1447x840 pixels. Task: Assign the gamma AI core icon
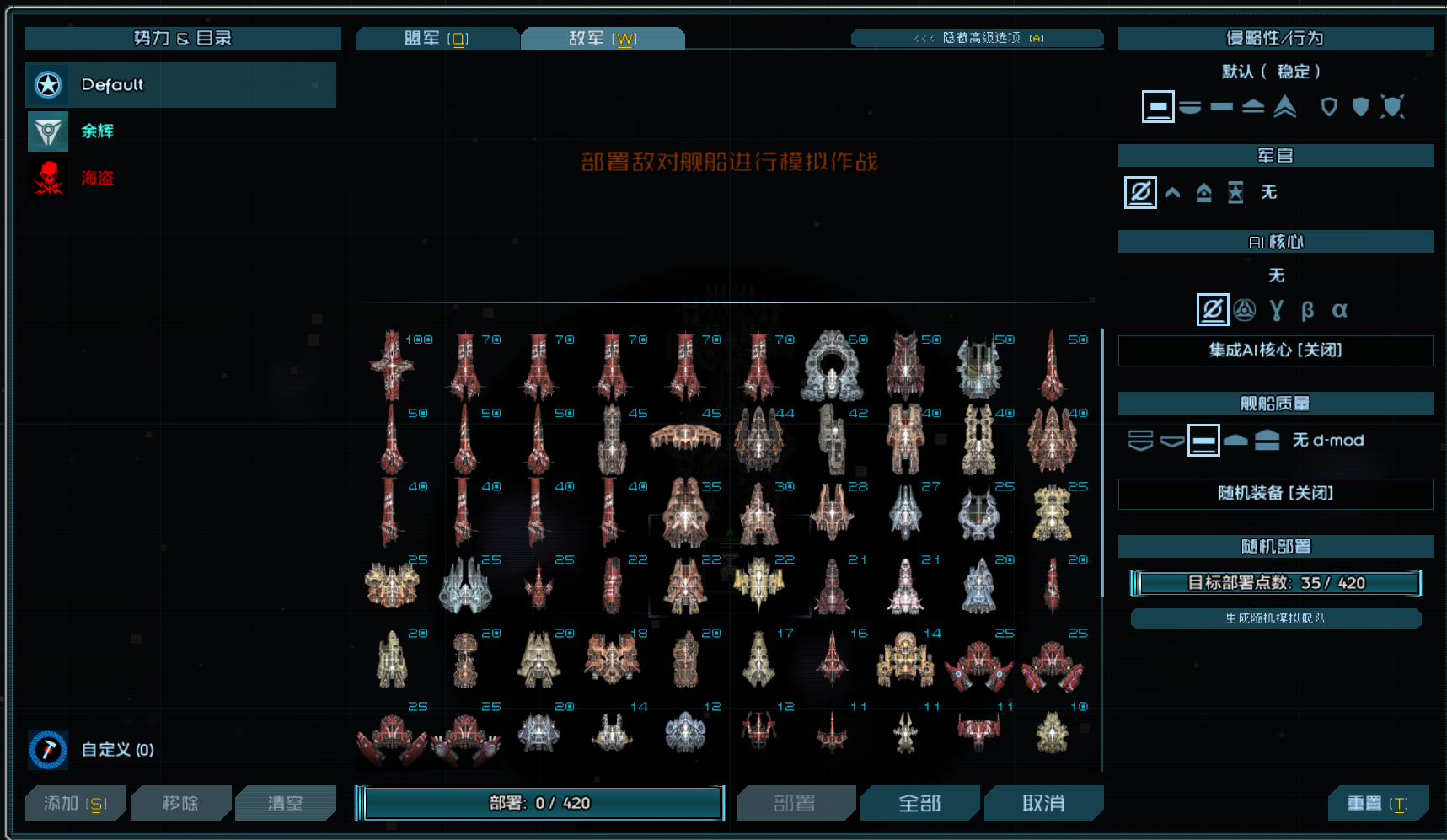(1276, 309)
